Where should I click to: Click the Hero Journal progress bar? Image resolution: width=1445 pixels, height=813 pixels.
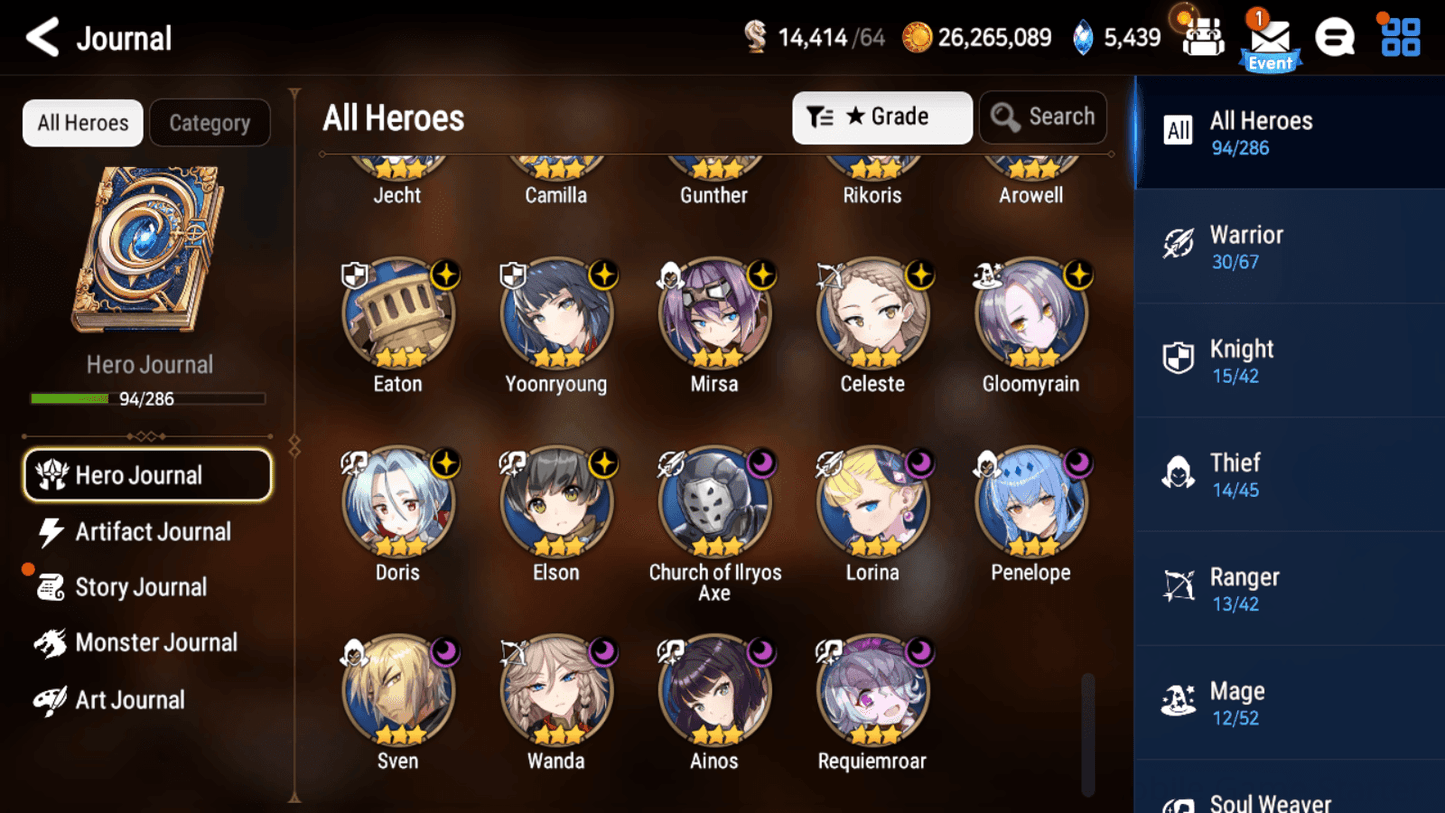pos(149,398)
